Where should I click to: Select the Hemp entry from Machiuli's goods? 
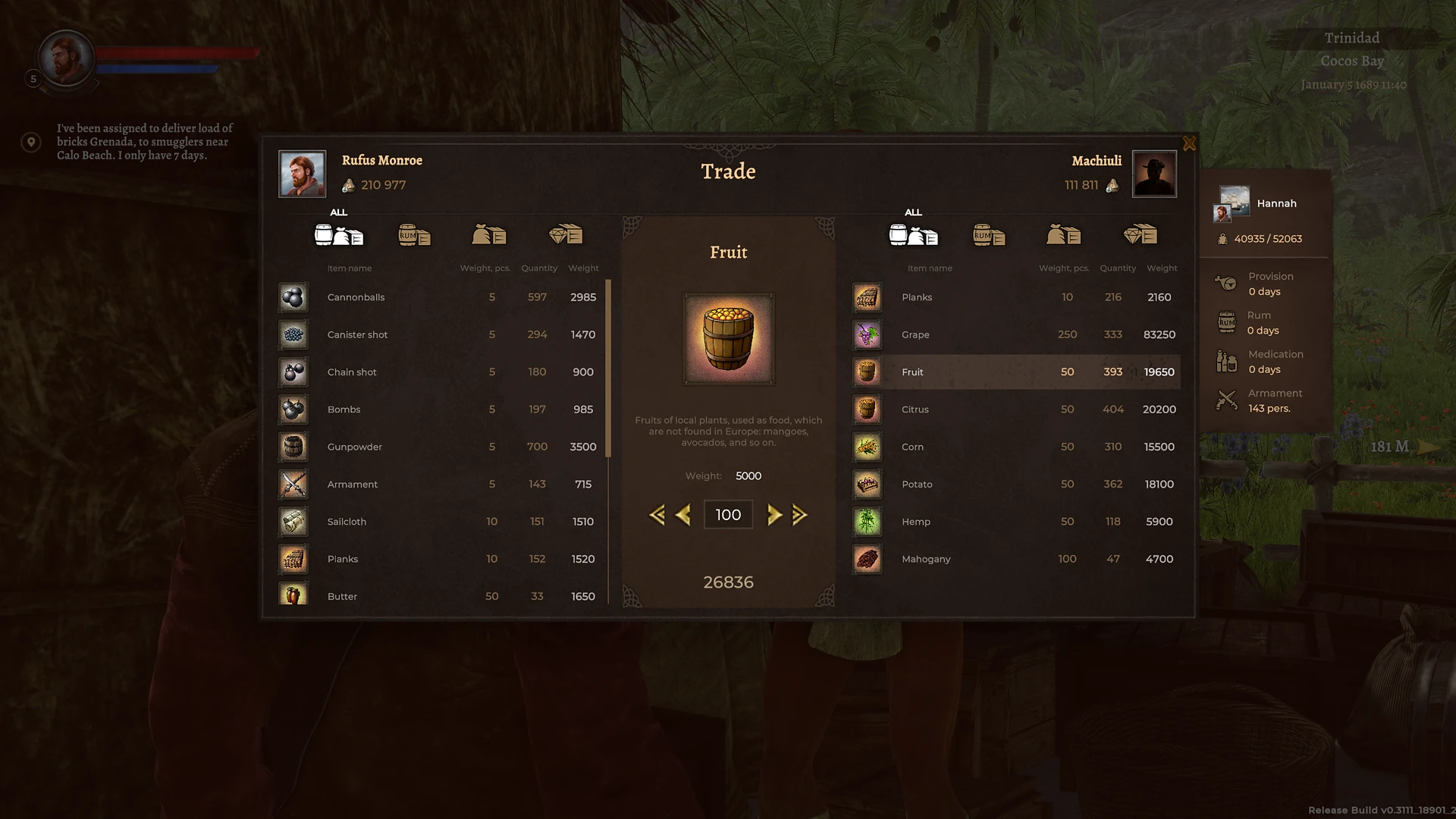point(986,522)
